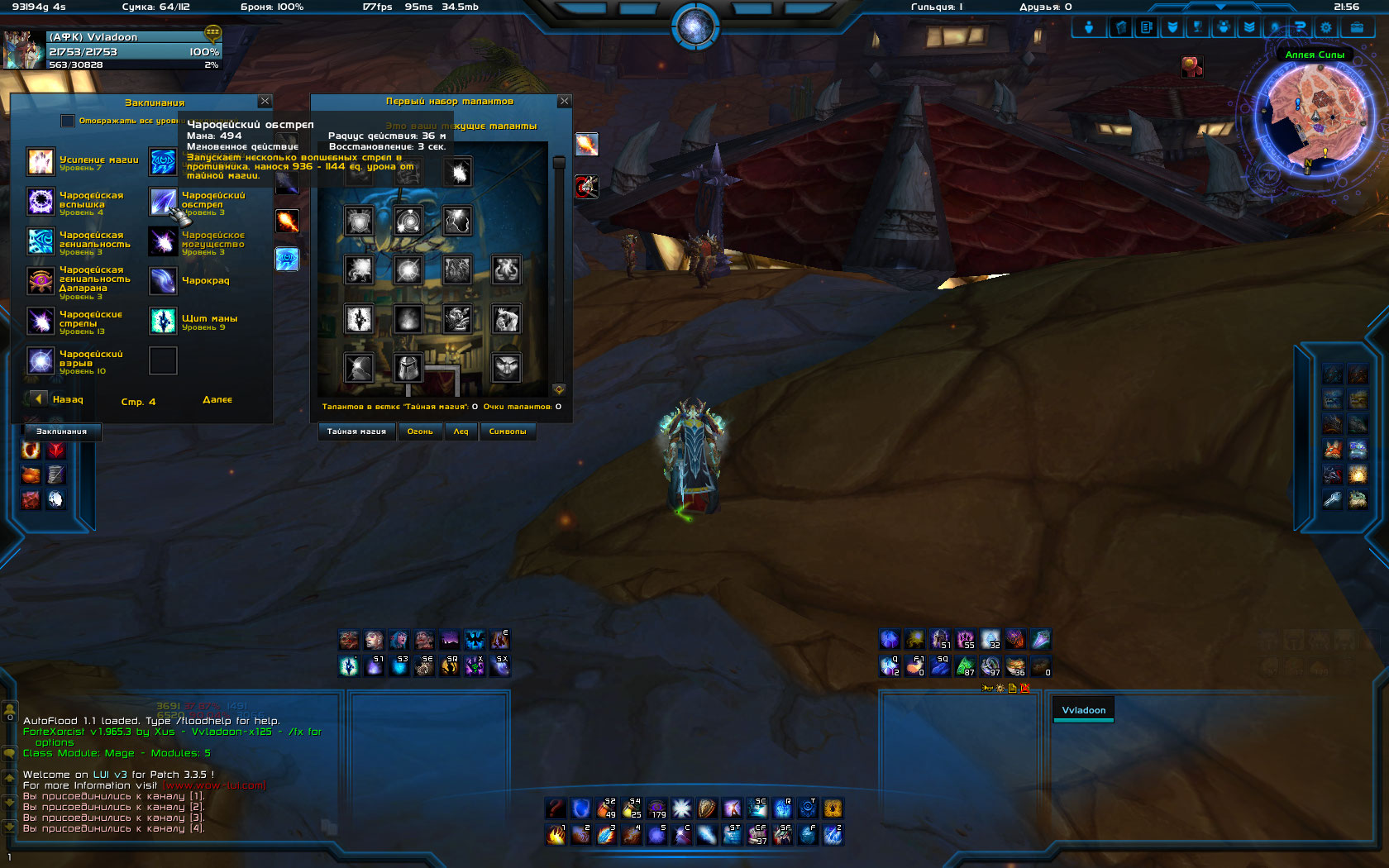
Task: Click the Arcane Intellect spell icon
Action: (41, 241)
